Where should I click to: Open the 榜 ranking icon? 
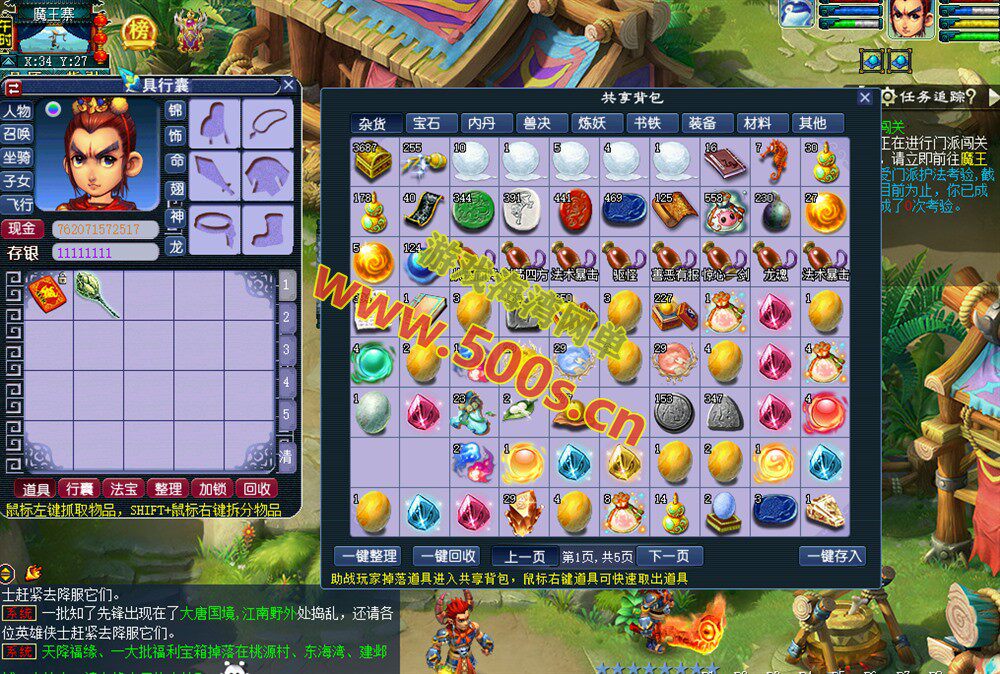139,31
